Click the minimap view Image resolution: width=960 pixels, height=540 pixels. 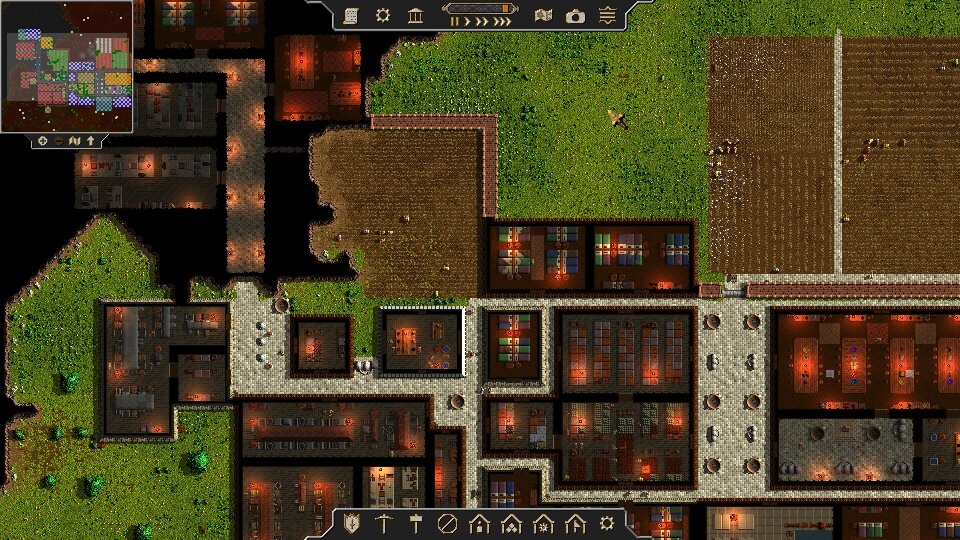pyautogui.click(x=67, y=66)
